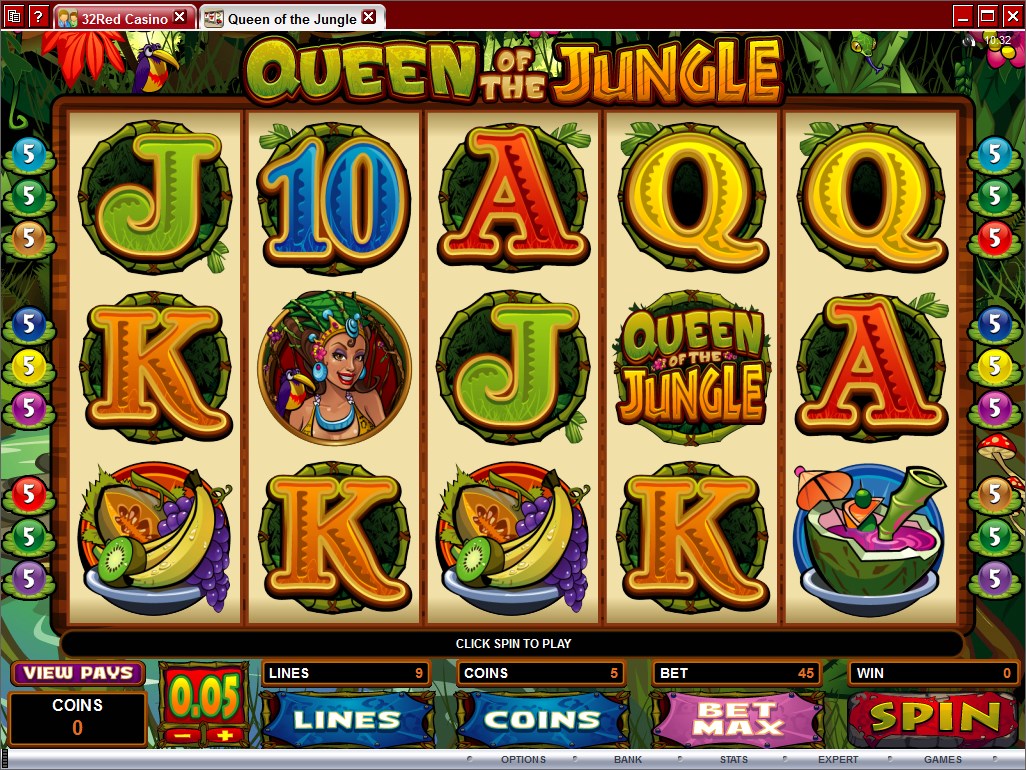Adjust paylines using the LINES button
This screenshot has width=1026, height=770.
347,718
